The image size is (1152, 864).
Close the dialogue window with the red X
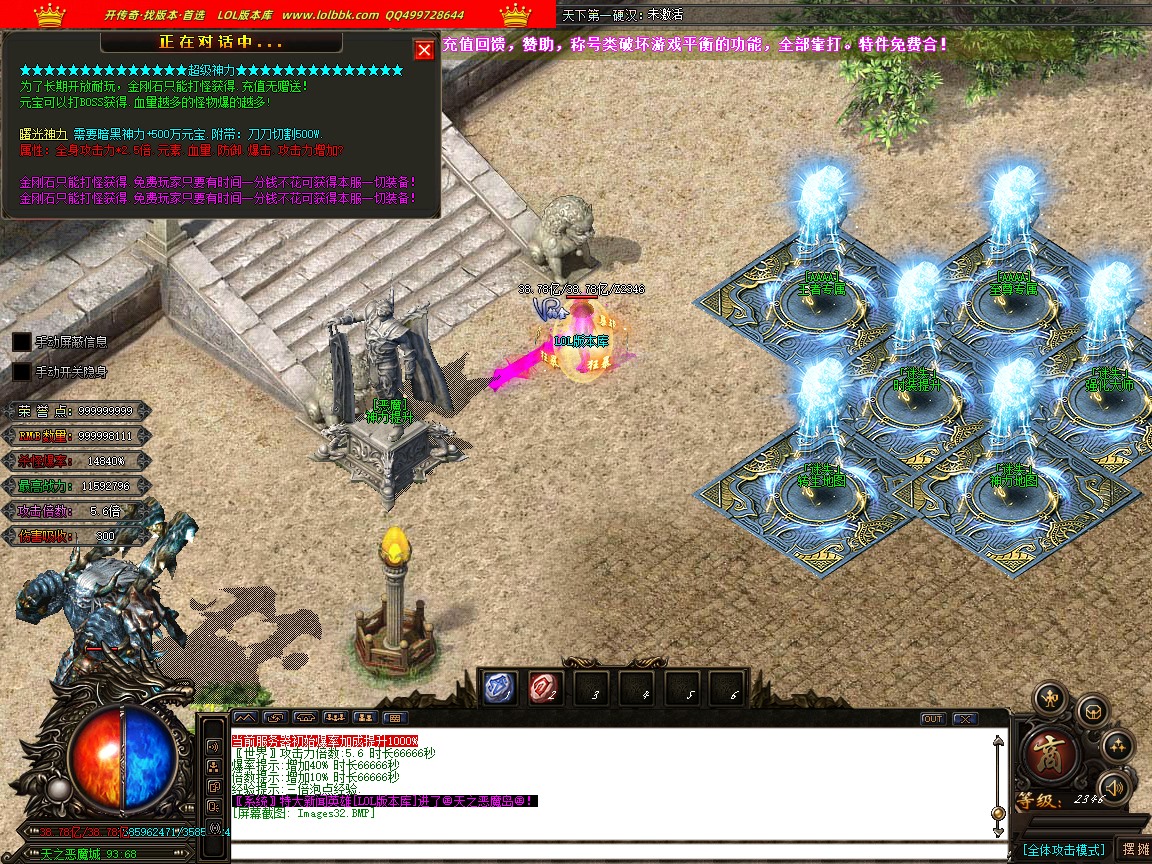point(424,49)
